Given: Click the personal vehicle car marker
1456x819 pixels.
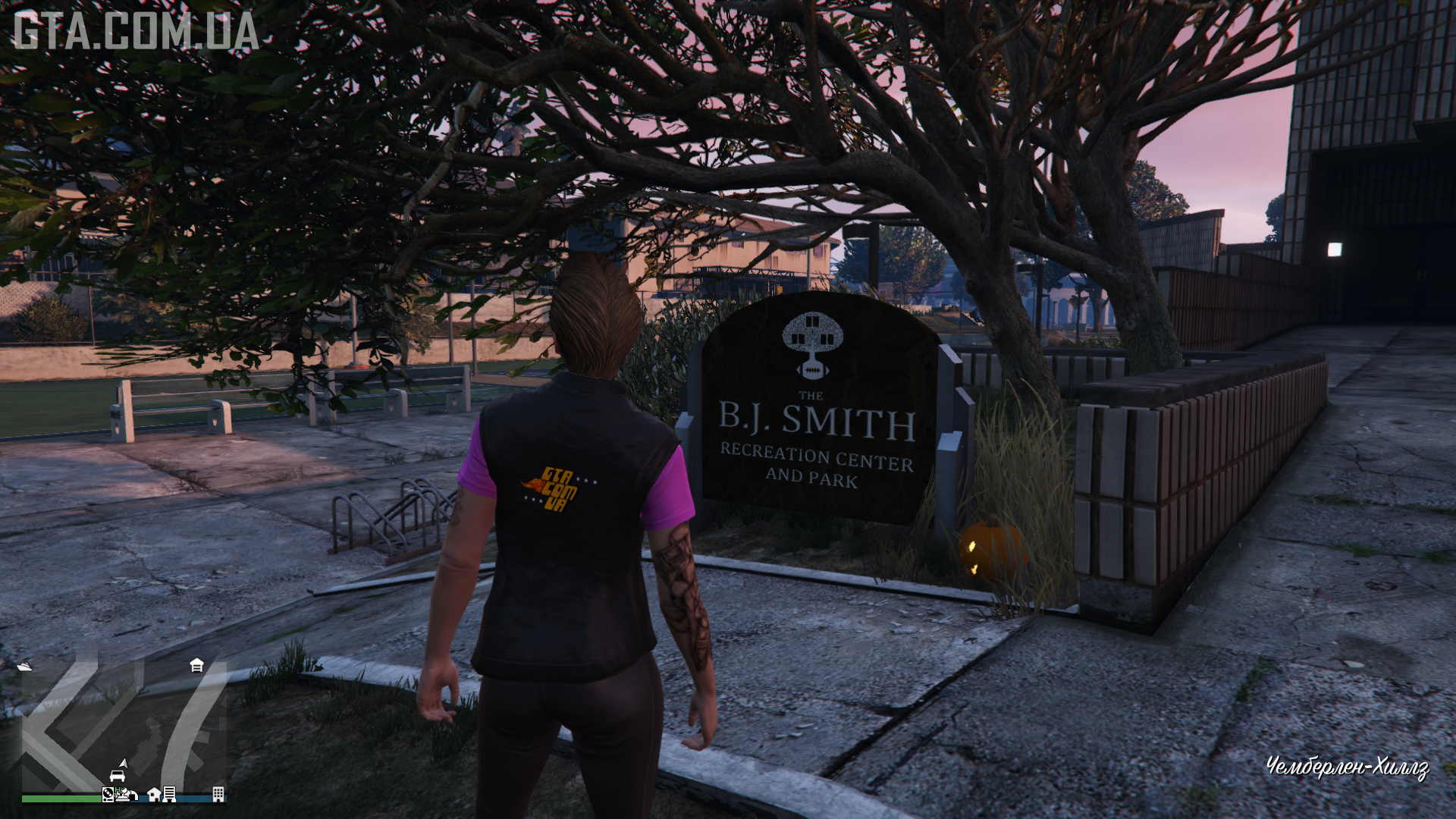Looking at the screenshot, I should click(x=117, y=776).
